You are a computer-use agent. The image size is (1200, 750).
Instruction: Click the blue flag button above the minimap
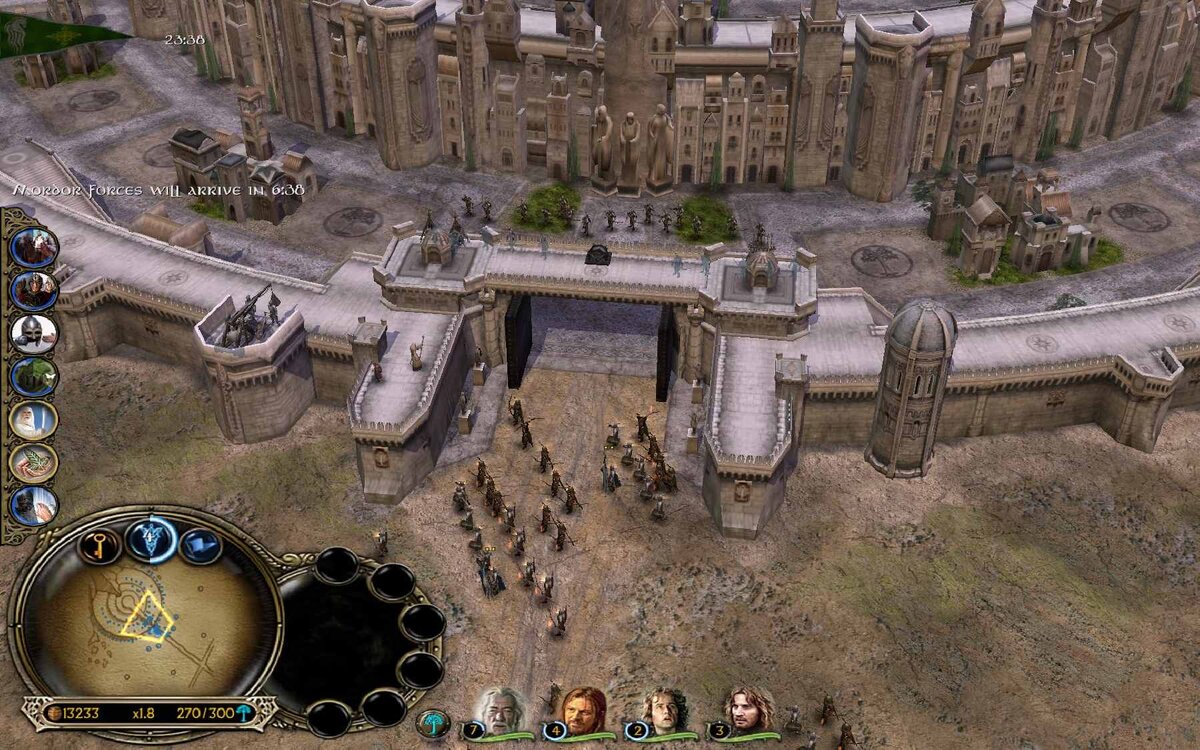[201, 546]
